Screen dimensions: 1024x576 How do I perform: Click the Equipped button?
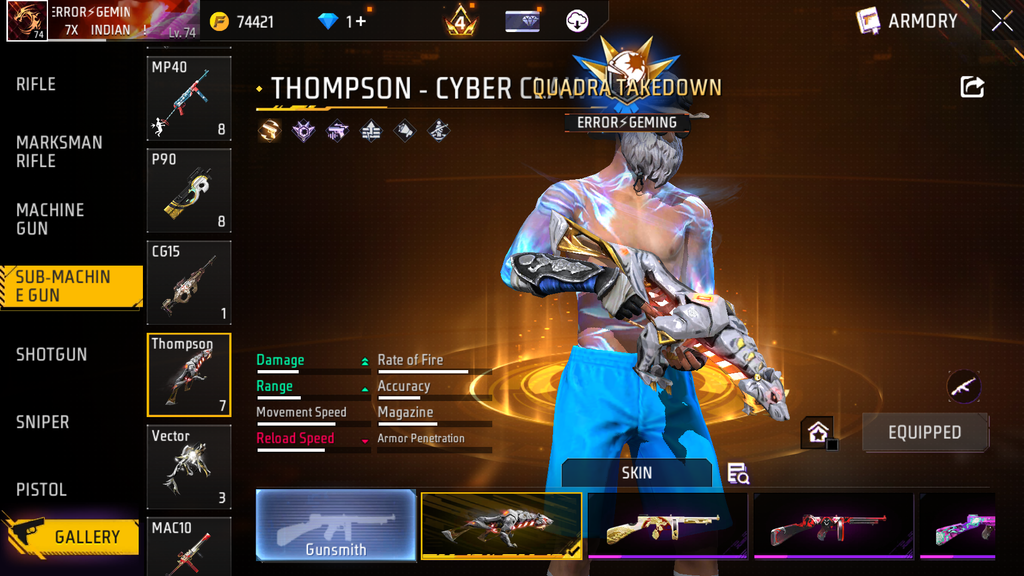pyautogui.click(x=924, y=432)
